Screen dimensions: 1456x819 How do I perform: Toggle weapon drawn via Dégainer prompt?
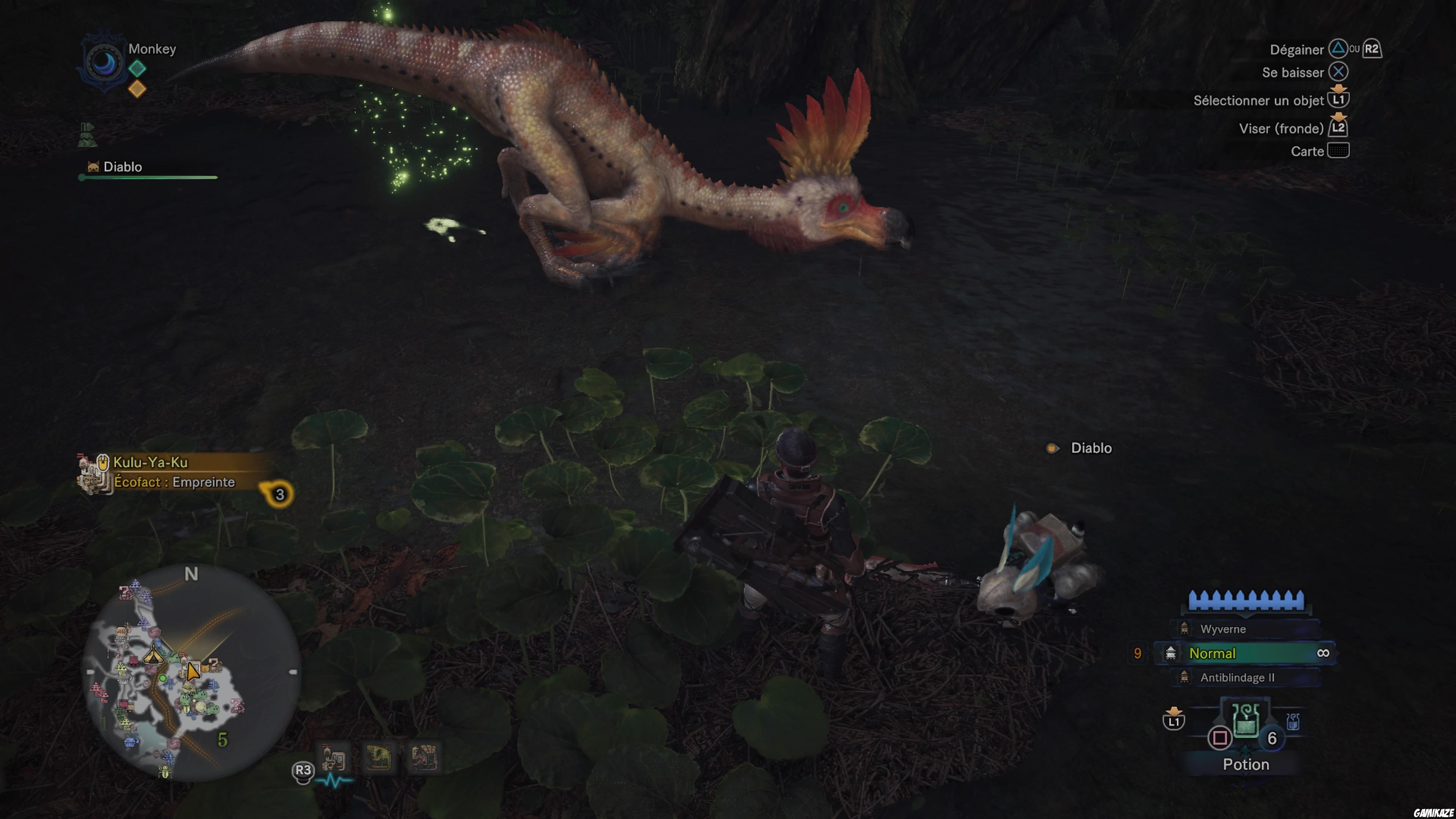1297,50
